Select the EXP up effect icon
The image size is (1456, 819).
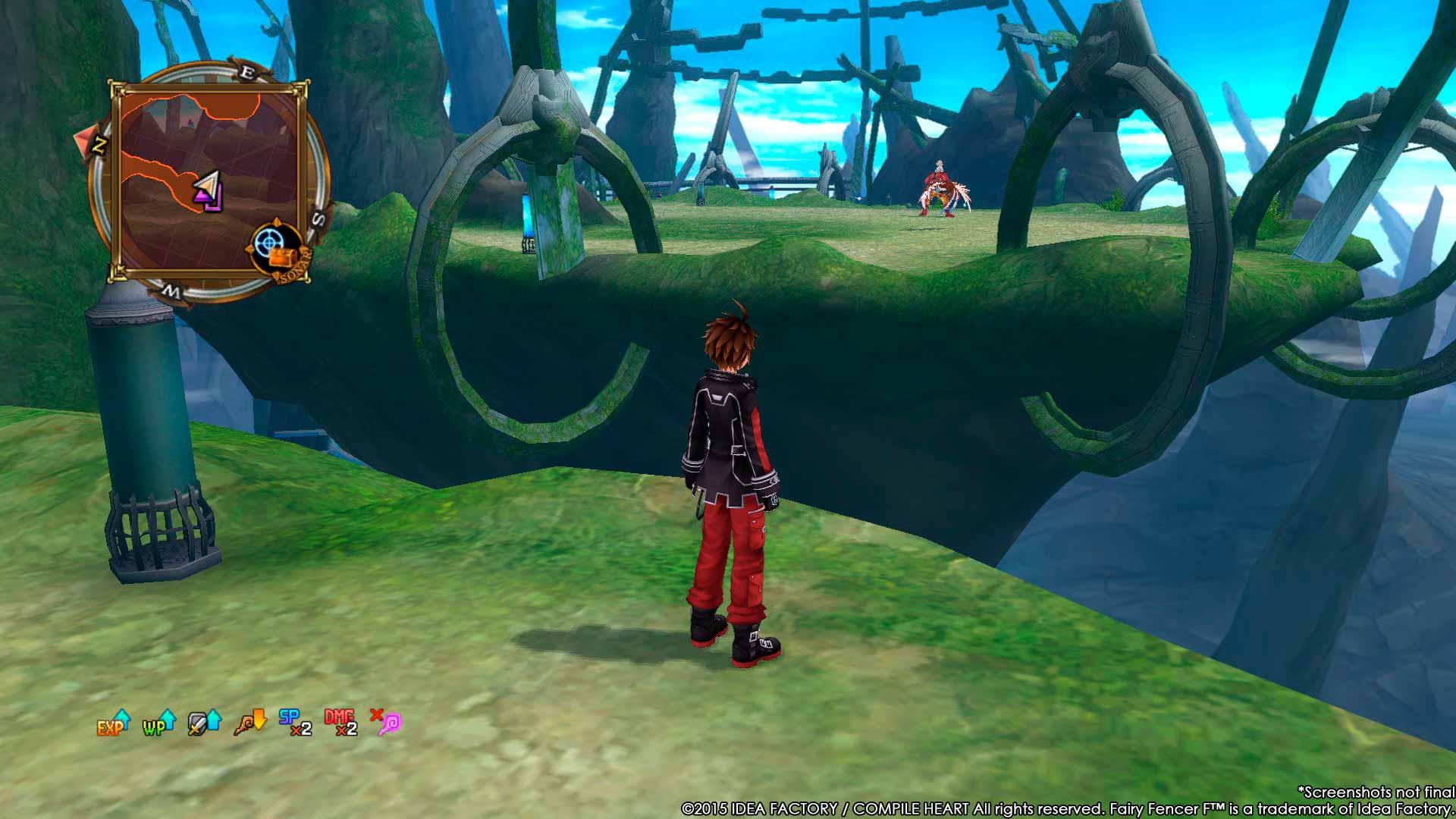(x=113, y=723)
